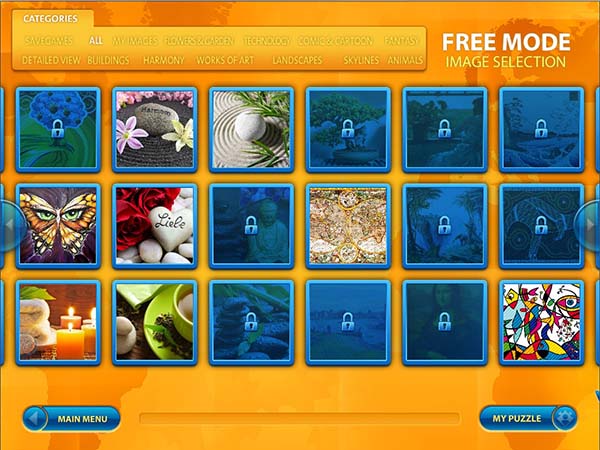Open the My Images category
Viewport: 600px width, 450px height.
(x=133, y=41)
